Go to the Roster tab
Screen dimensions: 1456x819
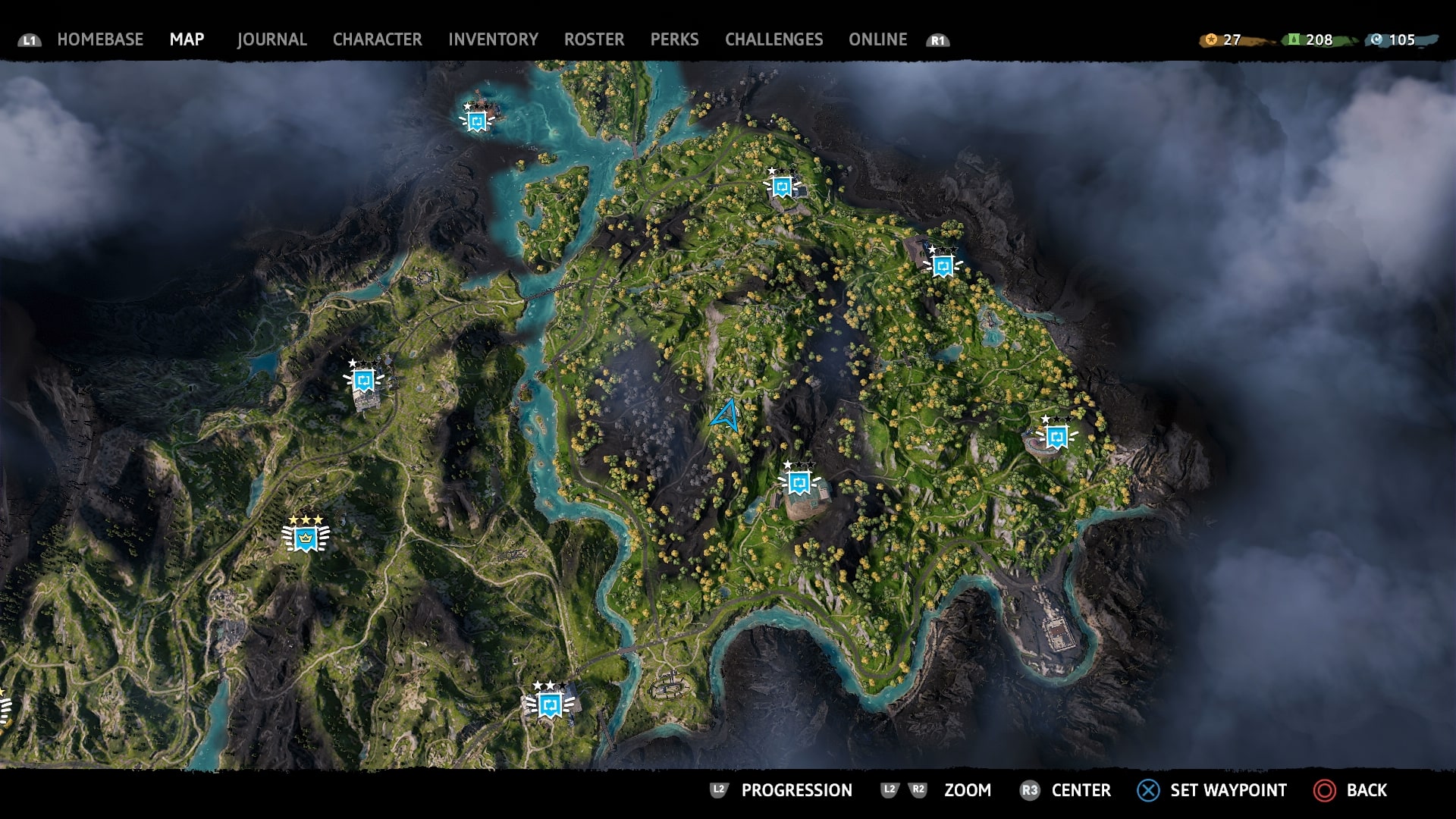click(594, 39)
